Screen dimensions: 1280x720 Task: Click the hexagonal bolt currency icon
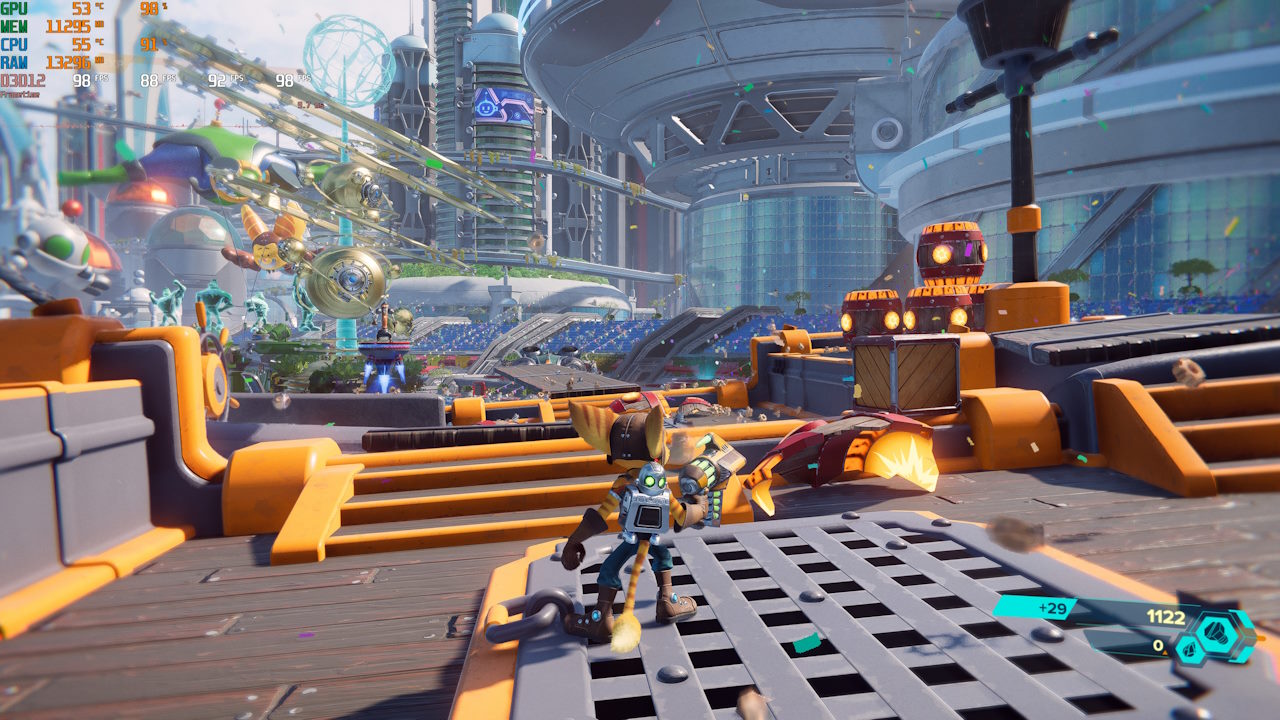1225,632
